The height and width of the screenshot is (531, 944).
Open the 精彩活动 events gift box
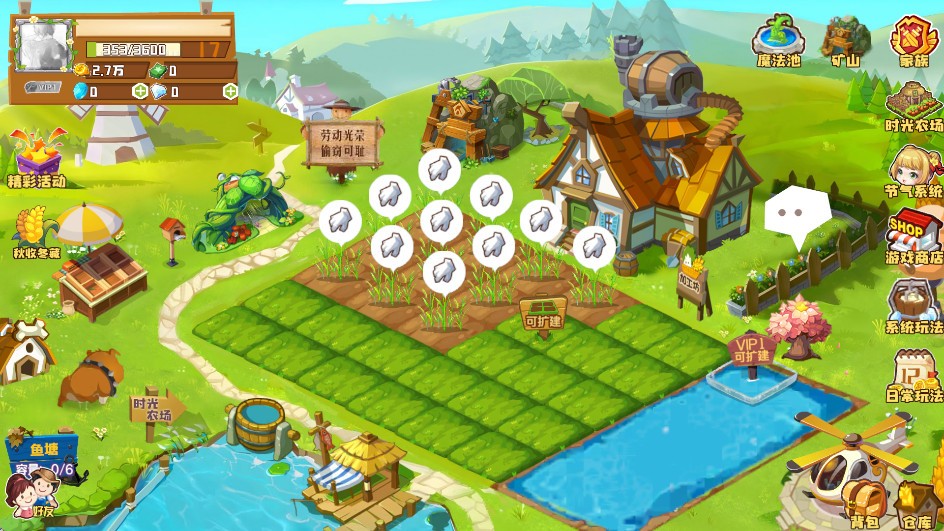[36, 158]
